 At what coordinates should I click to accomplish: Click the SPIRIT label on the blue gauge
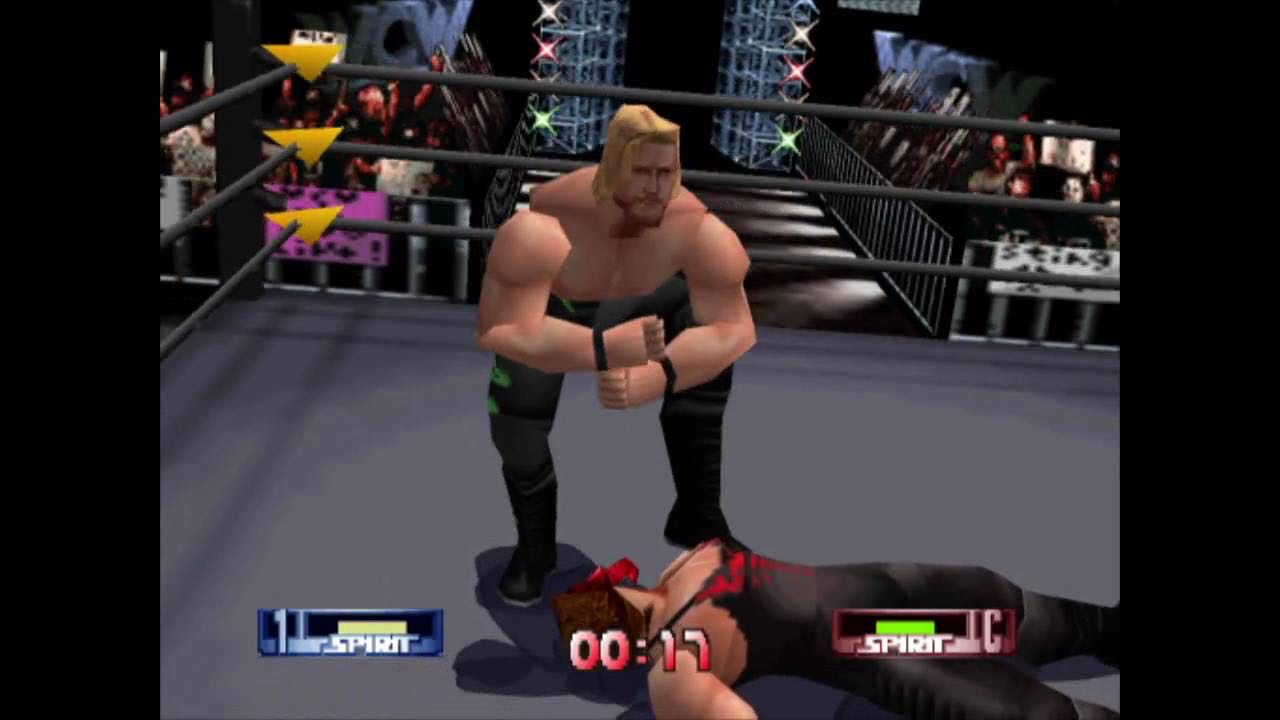point(368,645)
